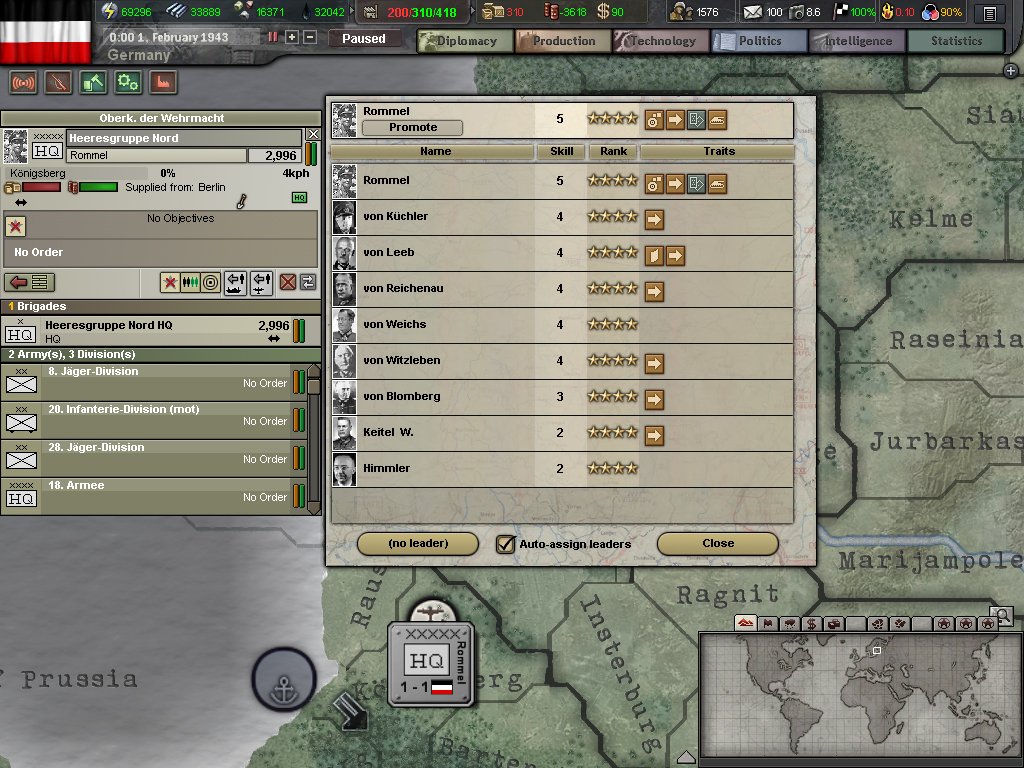Sort leaders by Skill column
1024x768 pixels.
560,152
